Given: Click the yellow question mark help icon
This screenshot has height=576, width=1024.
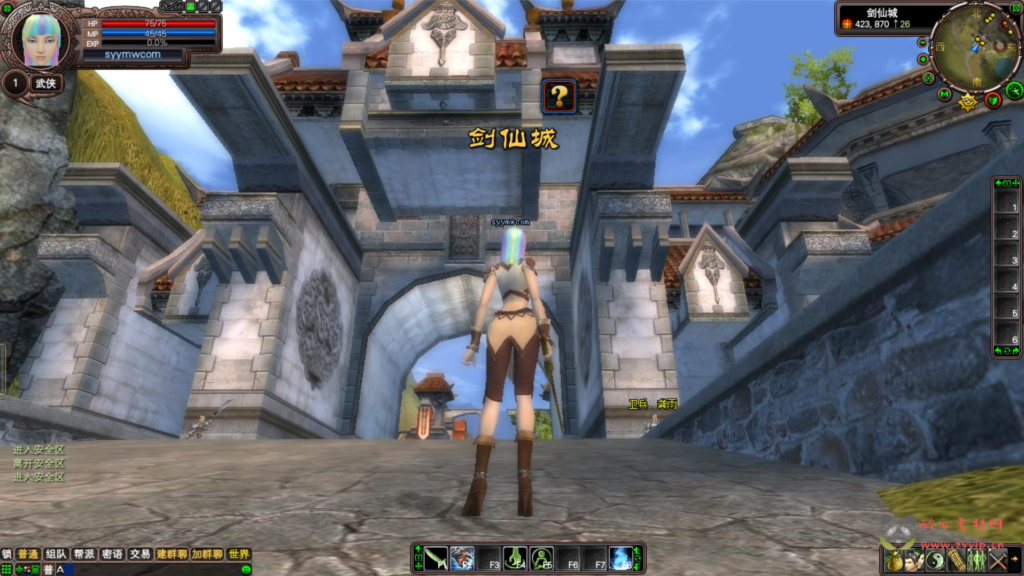Looking at the screenshot, I should click(559, 96).
